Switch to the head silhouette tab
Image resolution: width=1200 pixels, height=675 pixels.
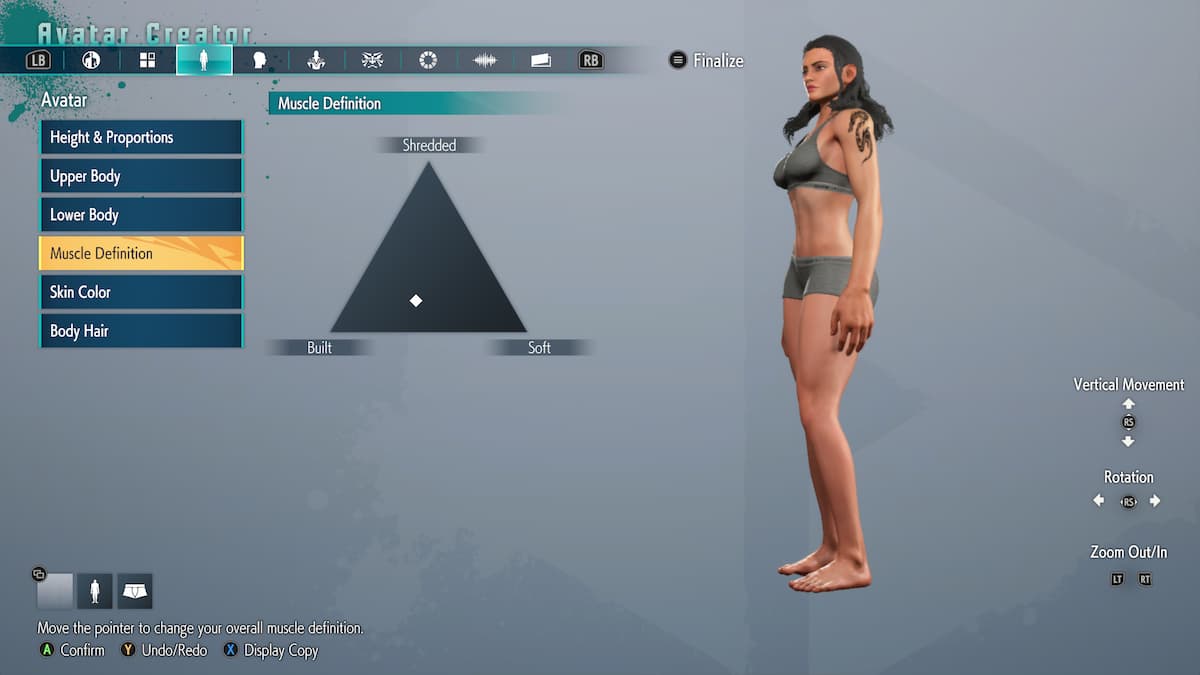pos(260,60)
